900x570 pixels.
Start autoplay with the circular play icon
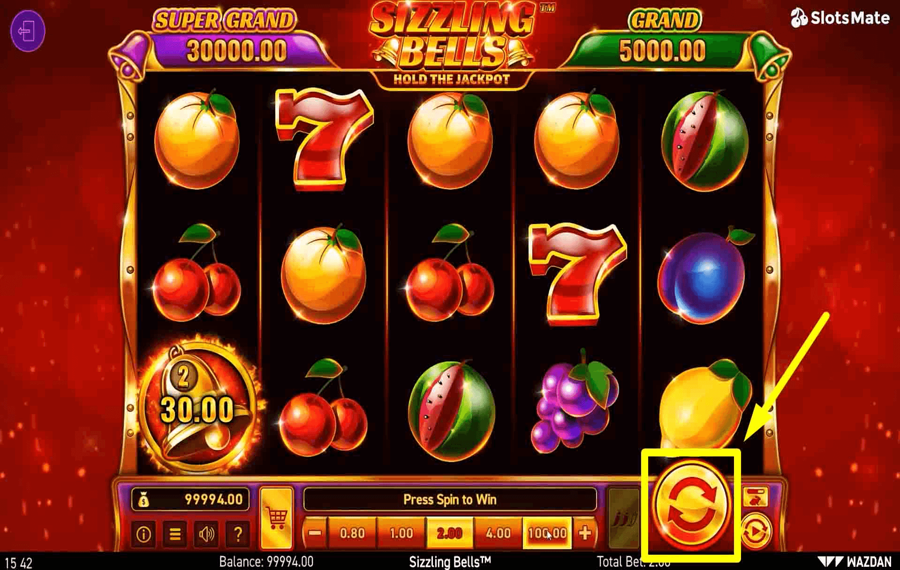pyautogui.click(x=756, y=530)
